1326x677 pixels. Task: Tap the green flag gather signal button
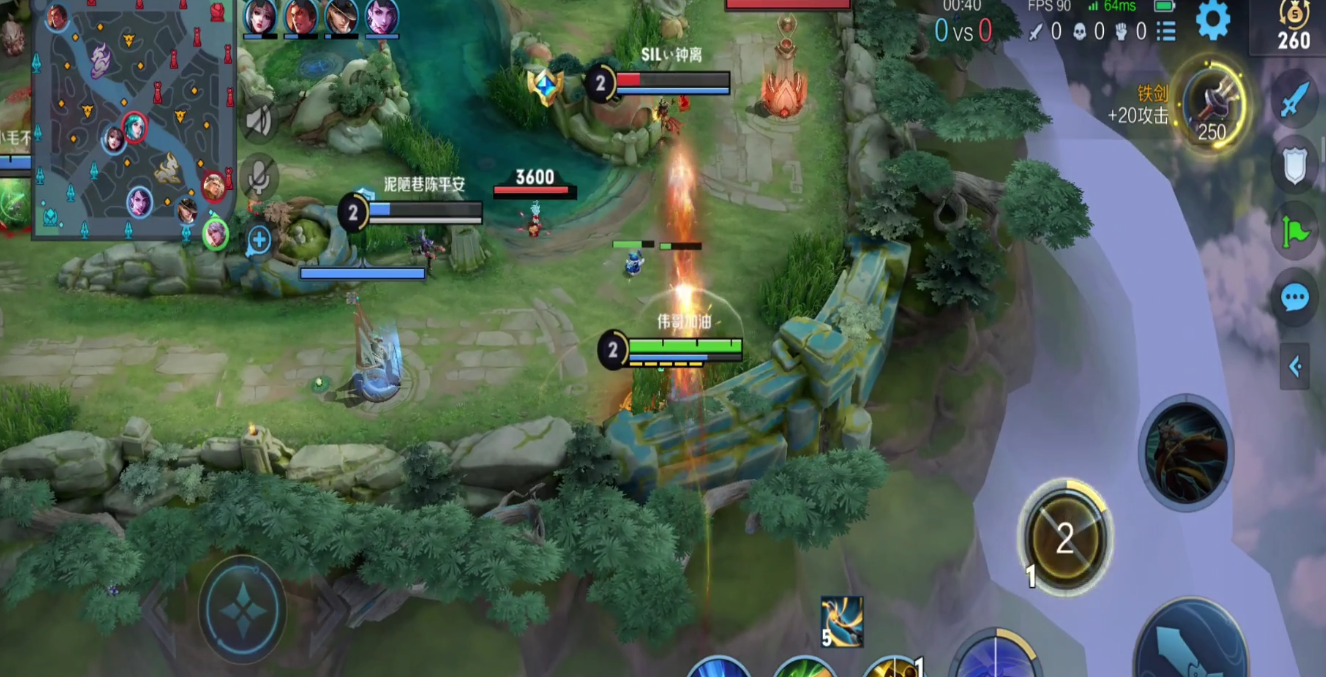pyautogui.click(x=1295, y=231)
